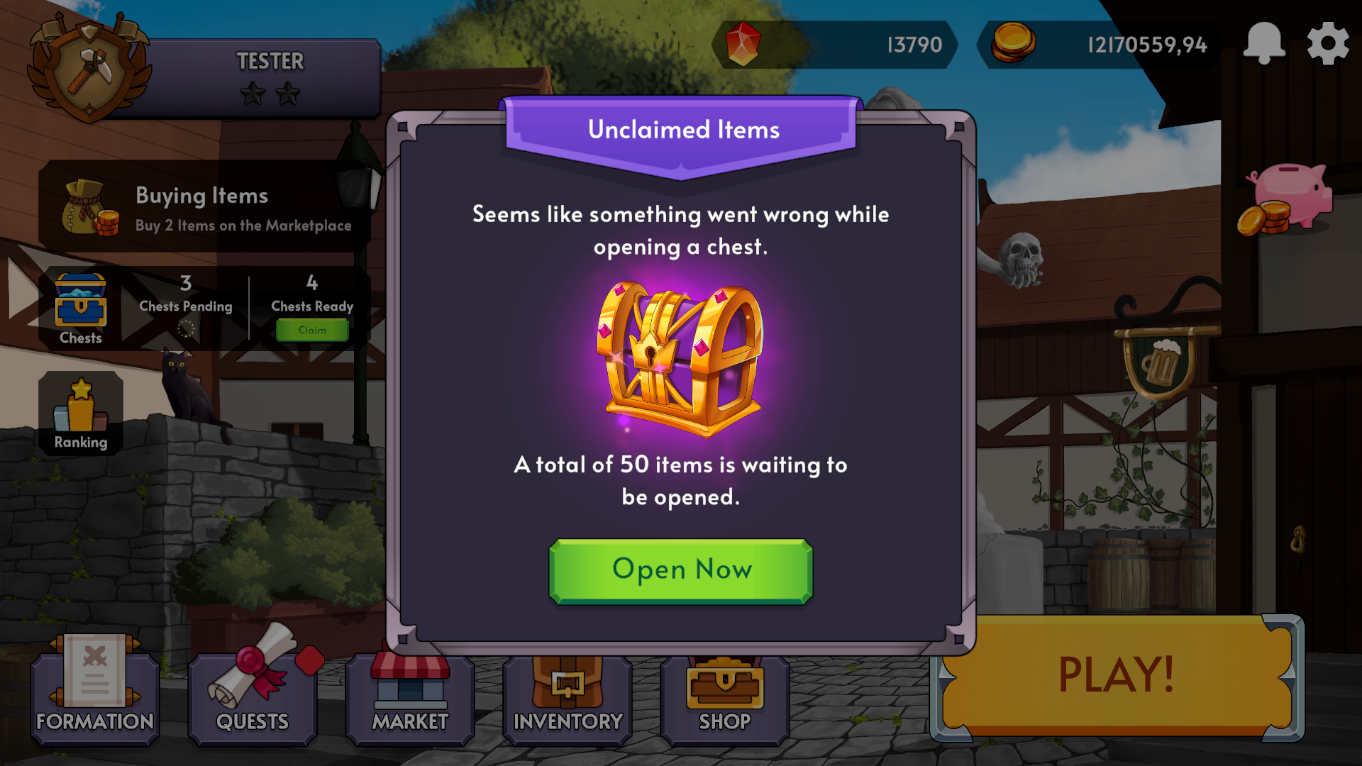The height and width of the screenshot is (766, 1362).
Task: Click the golden chest in the dialog
Action: (680, 360)
